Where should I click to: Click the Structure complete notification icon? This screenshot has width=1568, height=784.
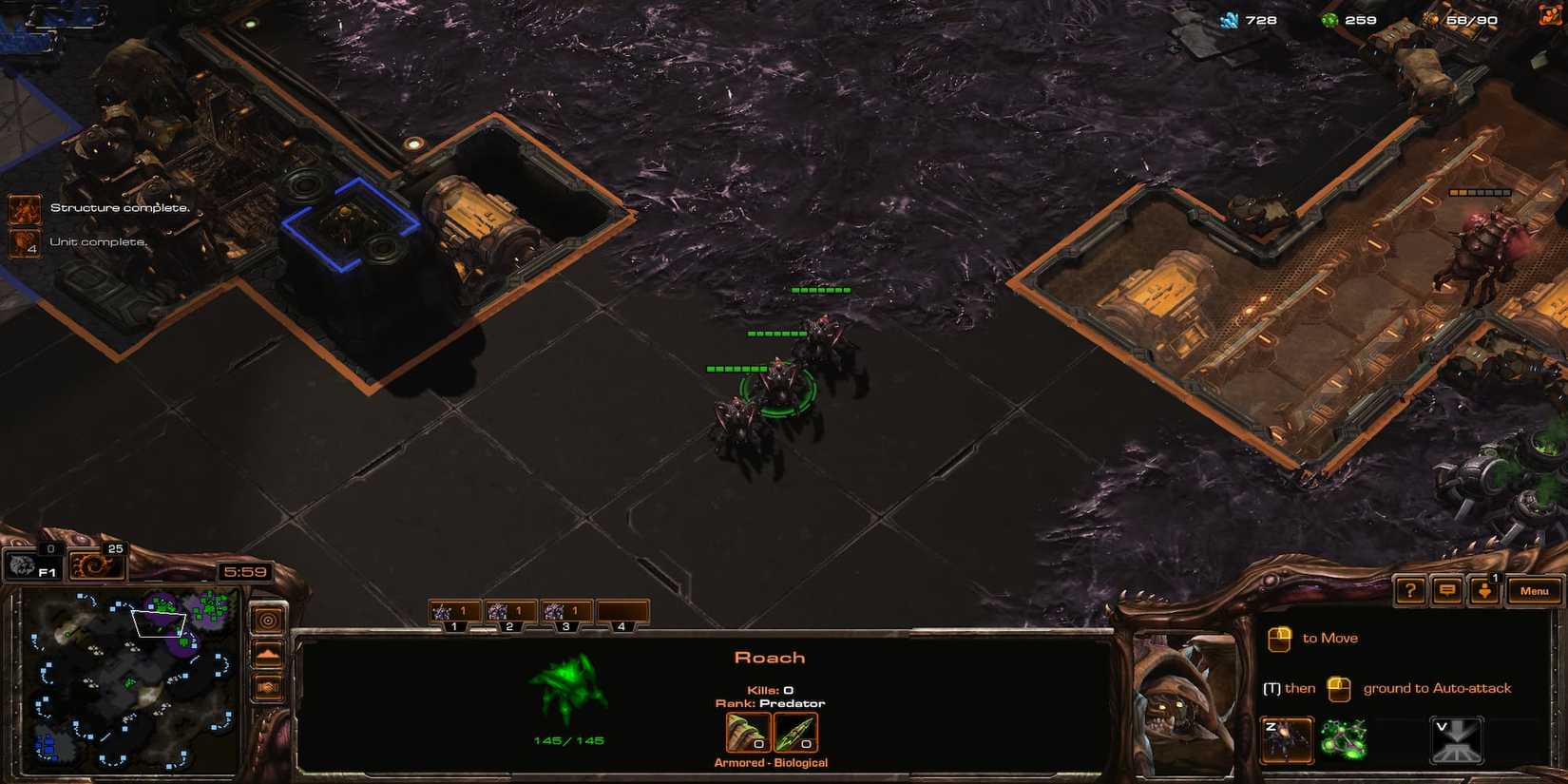pos(23,207)
